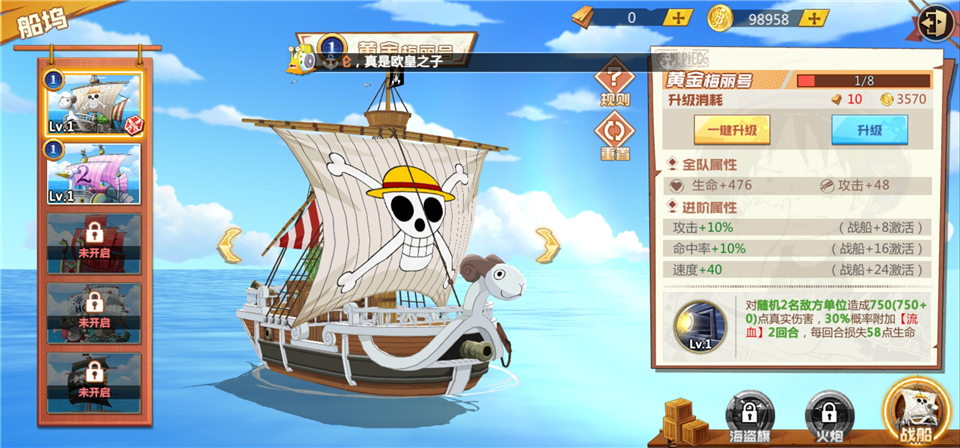960x448 pixels.
Task: Open the 规则 rules help
Action: tap(614, 85)
